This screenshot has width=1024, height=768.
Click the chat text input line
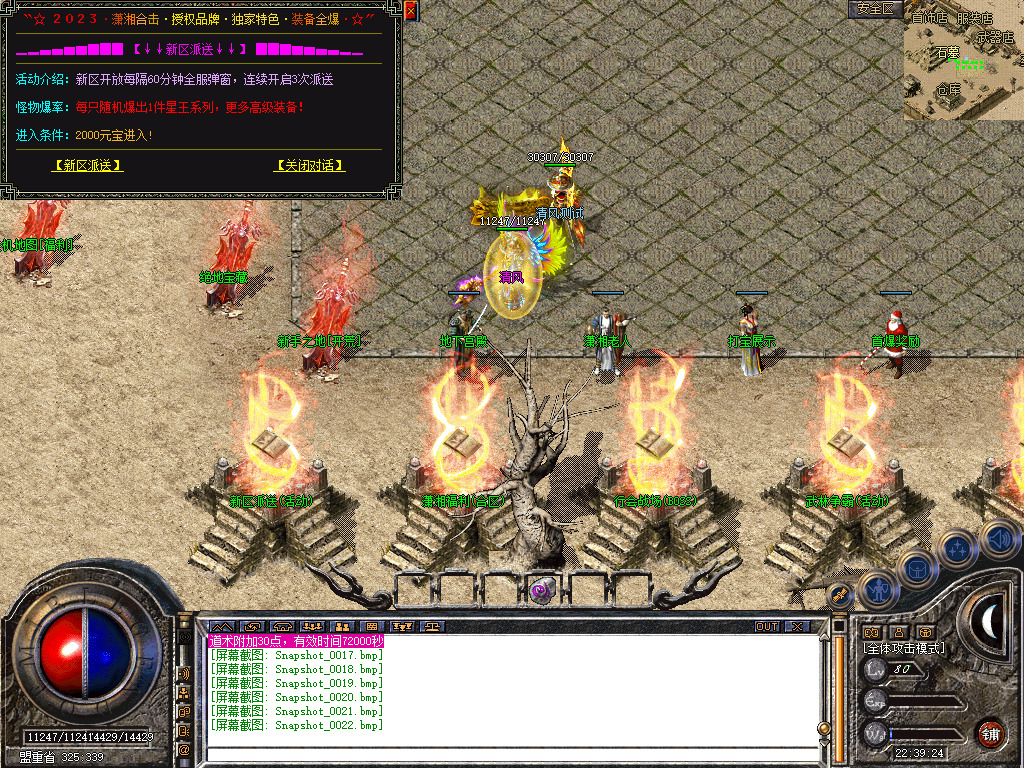[x=510, y=754]
